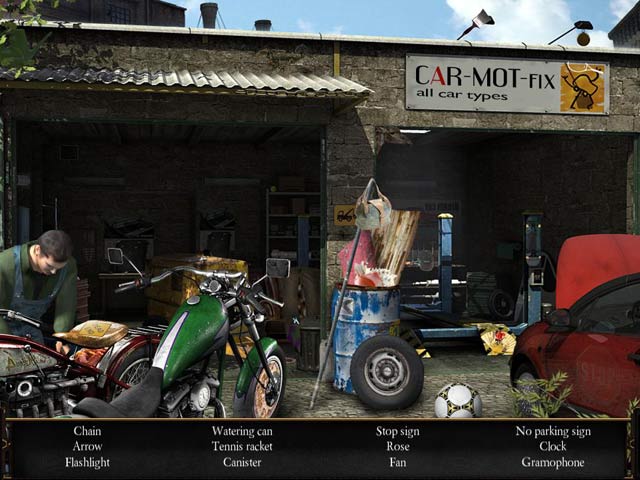Select the Chain entry in the item list

87,431
